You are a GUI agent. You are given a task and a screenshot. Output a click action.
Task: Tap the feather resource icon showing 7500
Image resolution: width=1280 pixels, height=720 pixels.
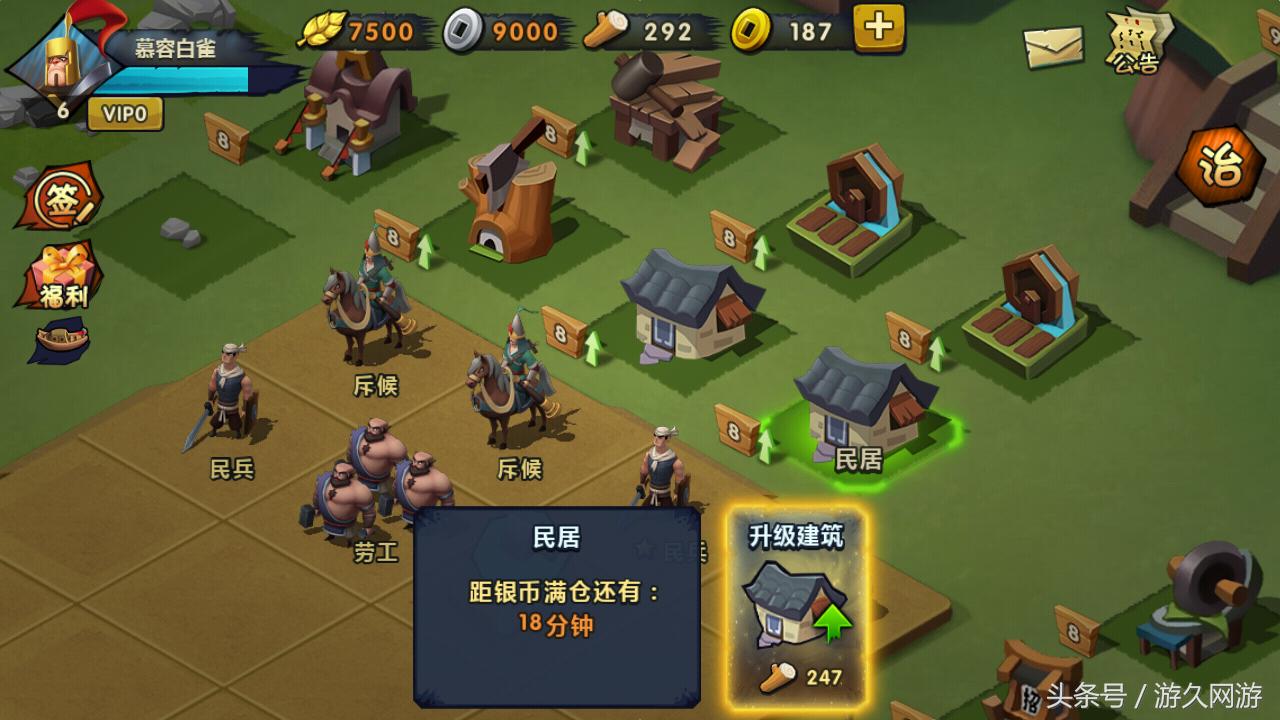coord(323,32)
